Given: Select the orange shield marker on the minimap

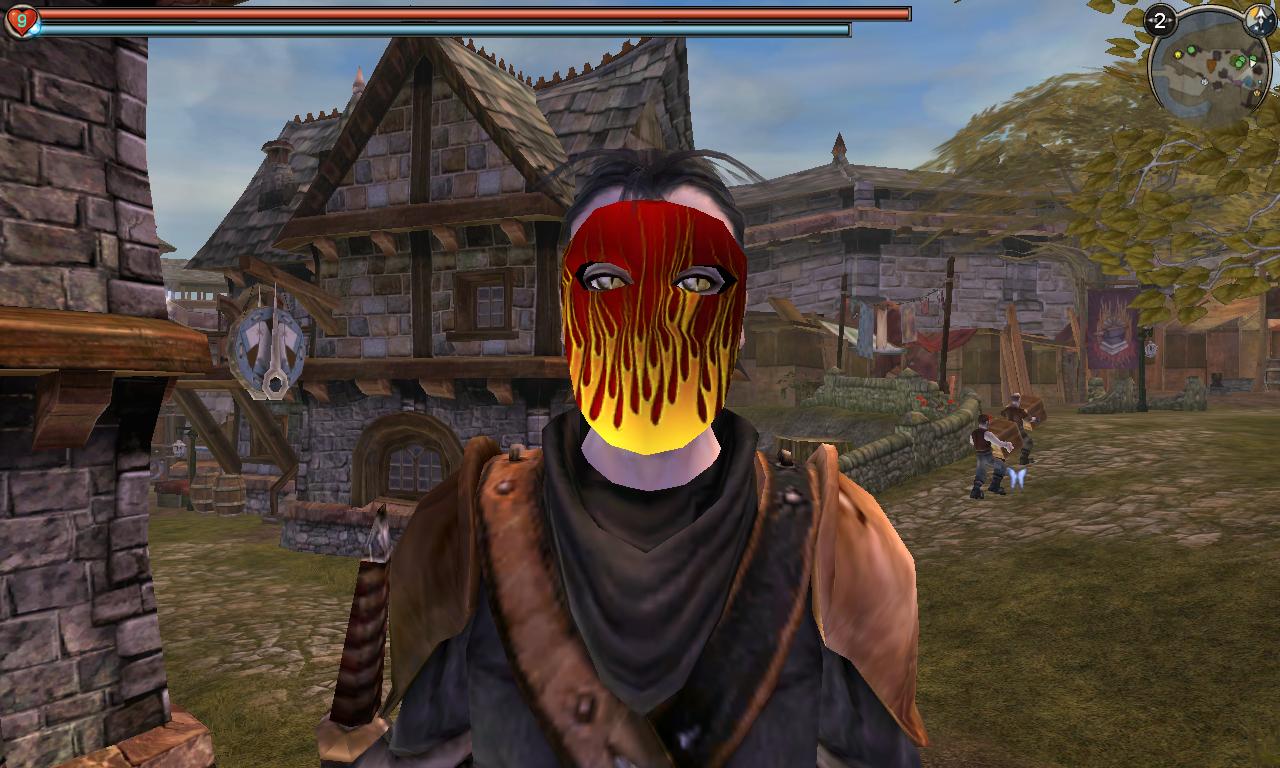Looking at the screenshot, I should (1211, 64).
